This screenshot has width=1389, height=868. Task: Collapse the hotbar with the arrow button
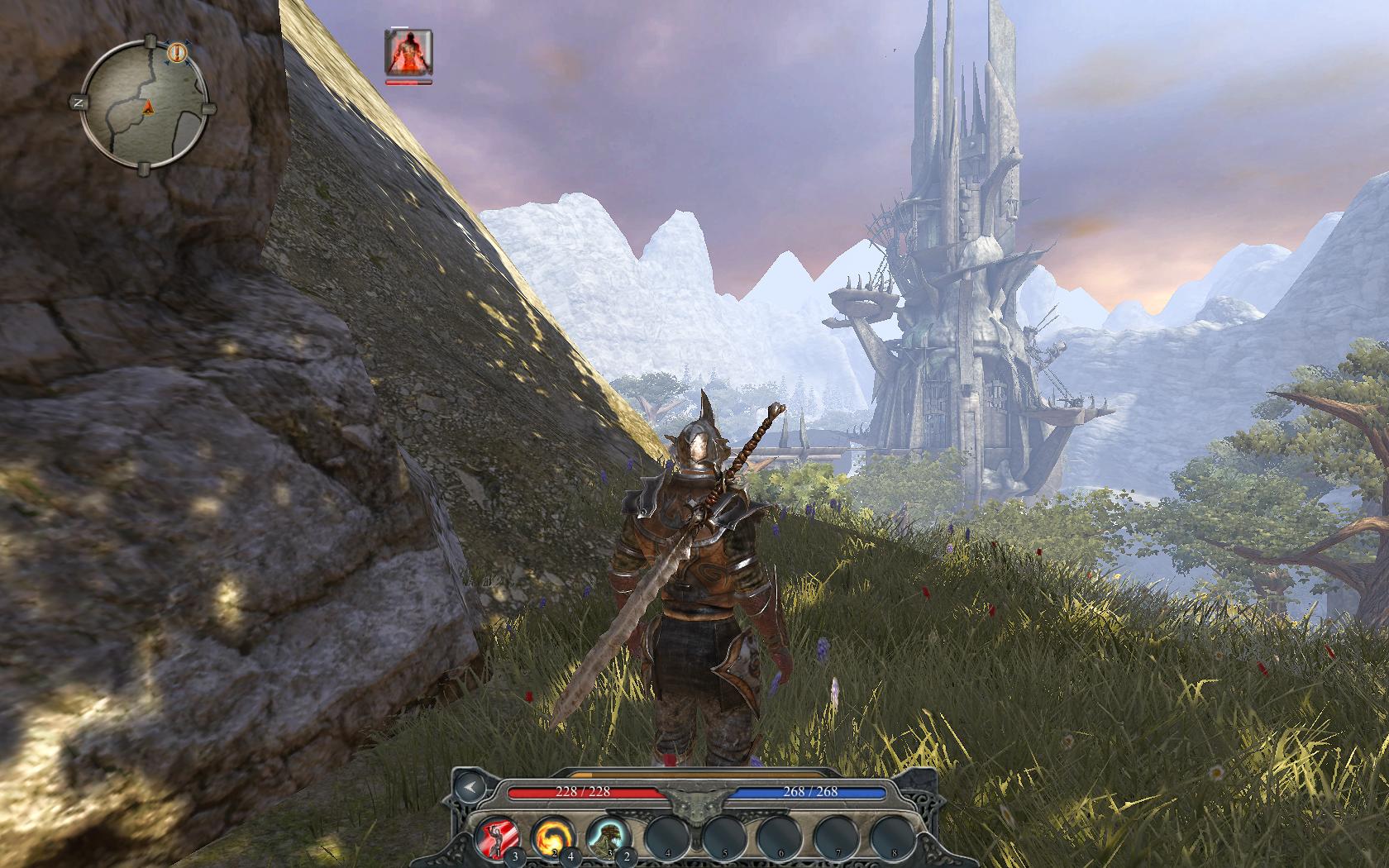point(469,788)
